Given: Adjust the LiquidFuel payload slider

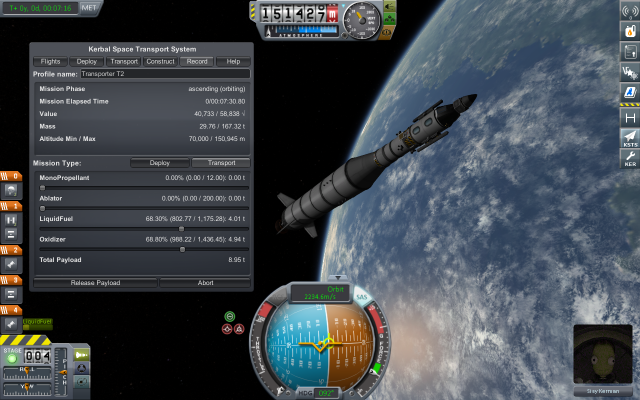Looking at the screenshot, I should 181,228.
